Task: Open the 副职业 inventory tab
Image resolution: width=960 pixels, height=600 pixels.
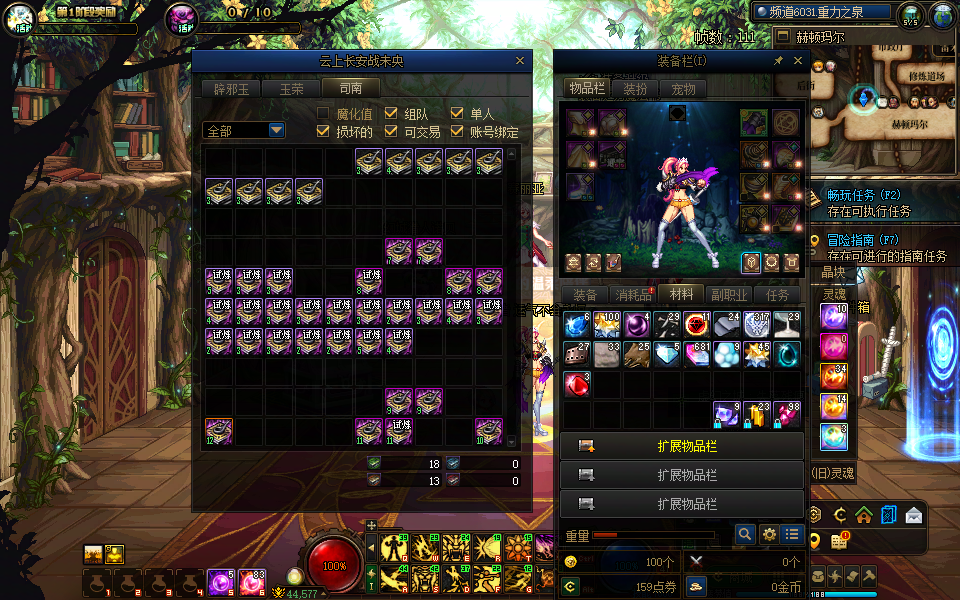Action: (x=729, y=295)
